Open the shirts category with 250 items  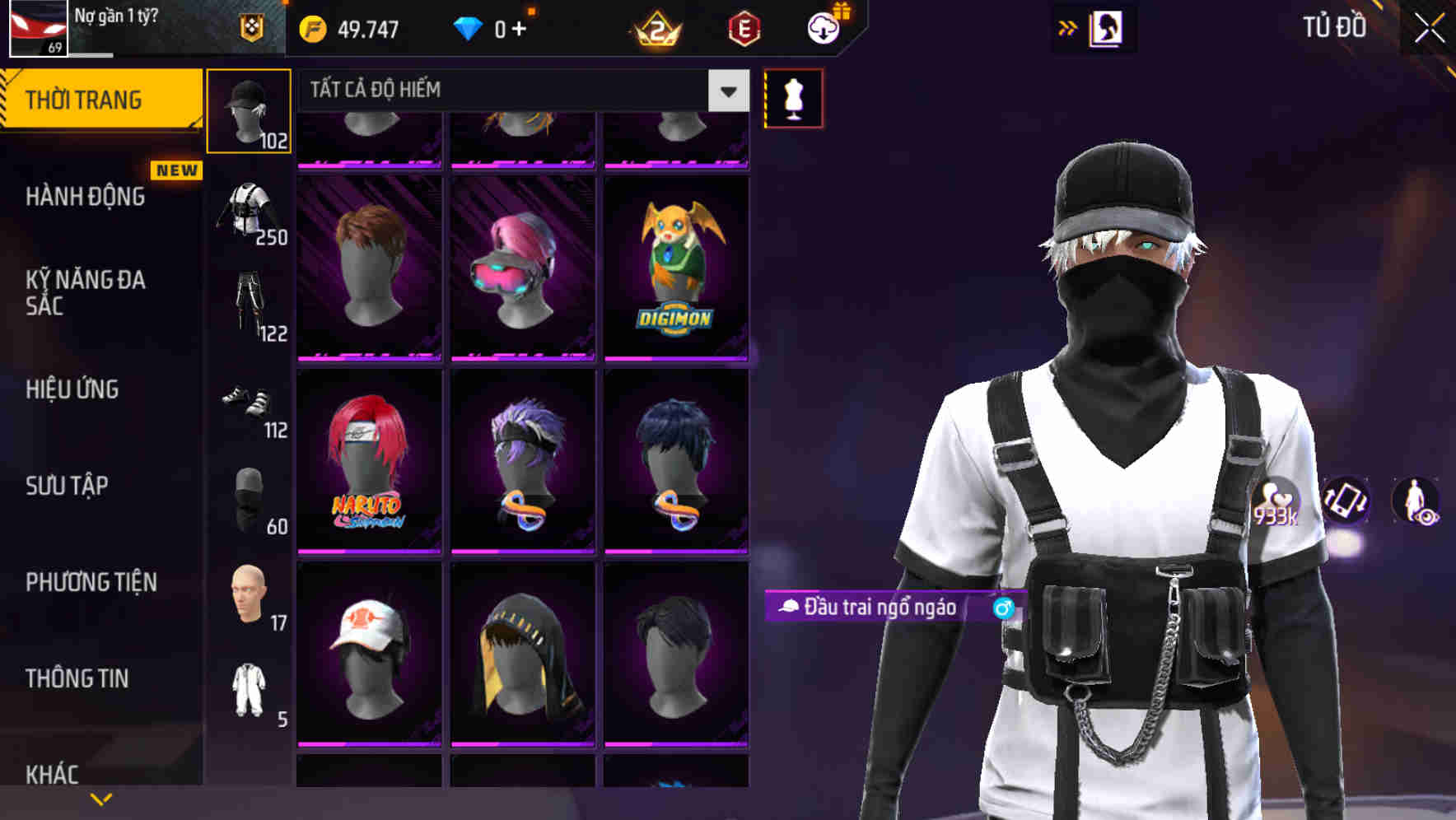point(249,210)
